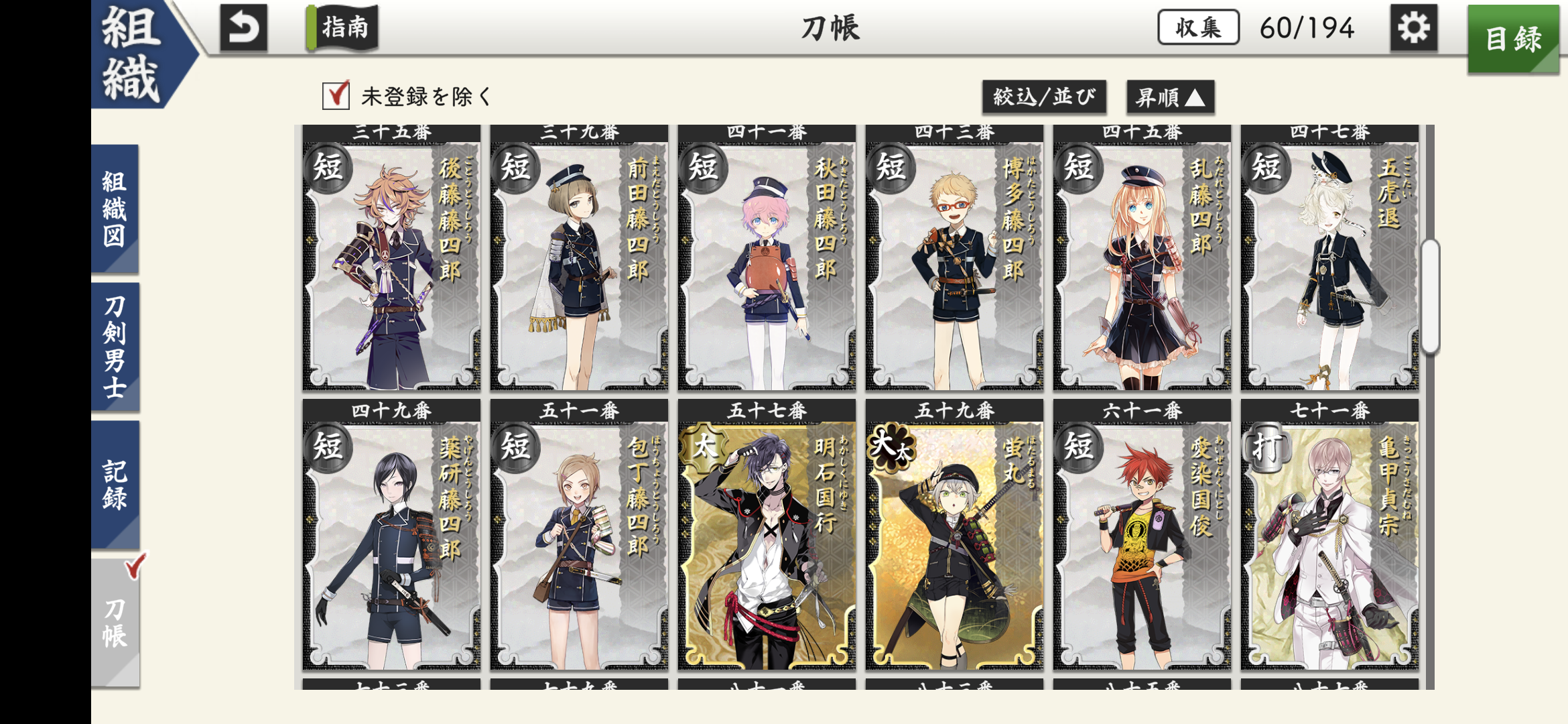Open the gear settings icon
This screenshot has width=1568, height=724.
[1413, 28]
